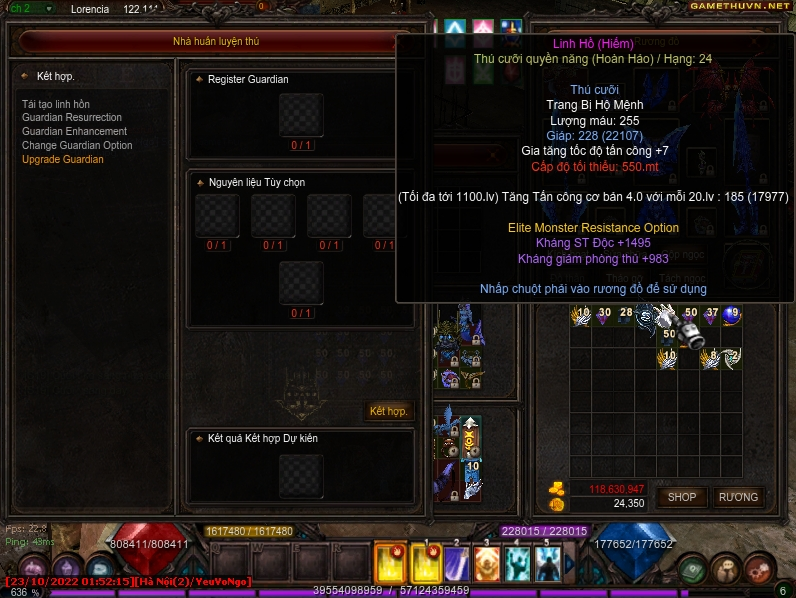Select the purple gem stack of 37
796x598 pixels.
711,317
